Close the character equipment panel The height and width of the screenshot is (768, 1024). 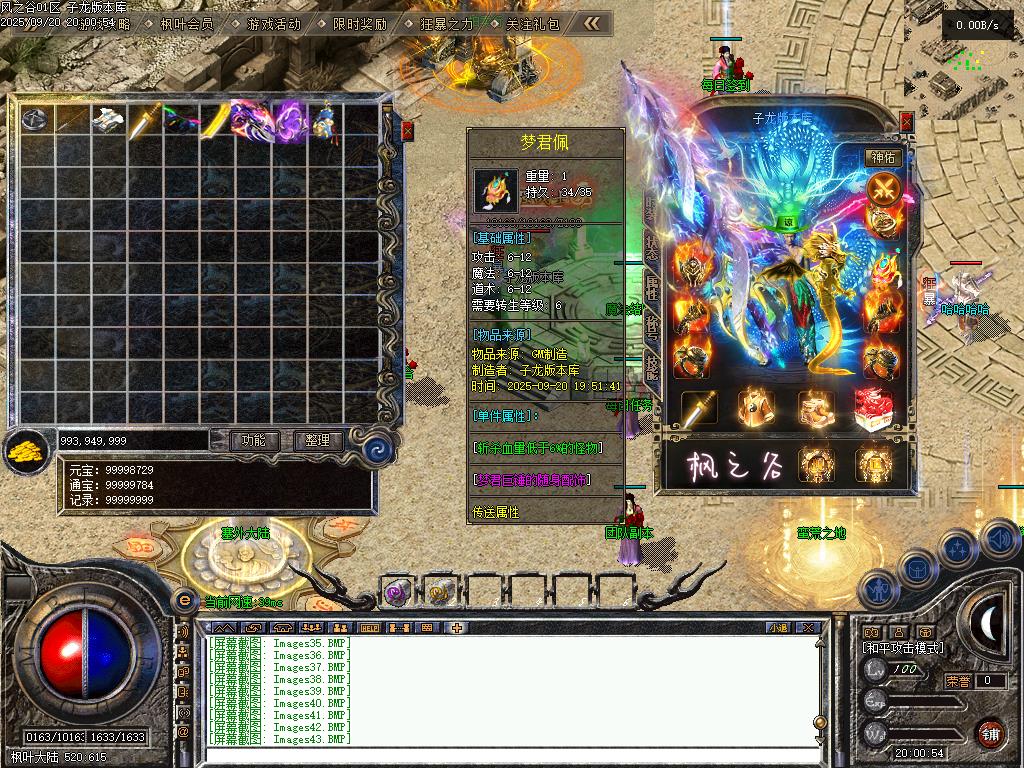[x=906, y=121]
